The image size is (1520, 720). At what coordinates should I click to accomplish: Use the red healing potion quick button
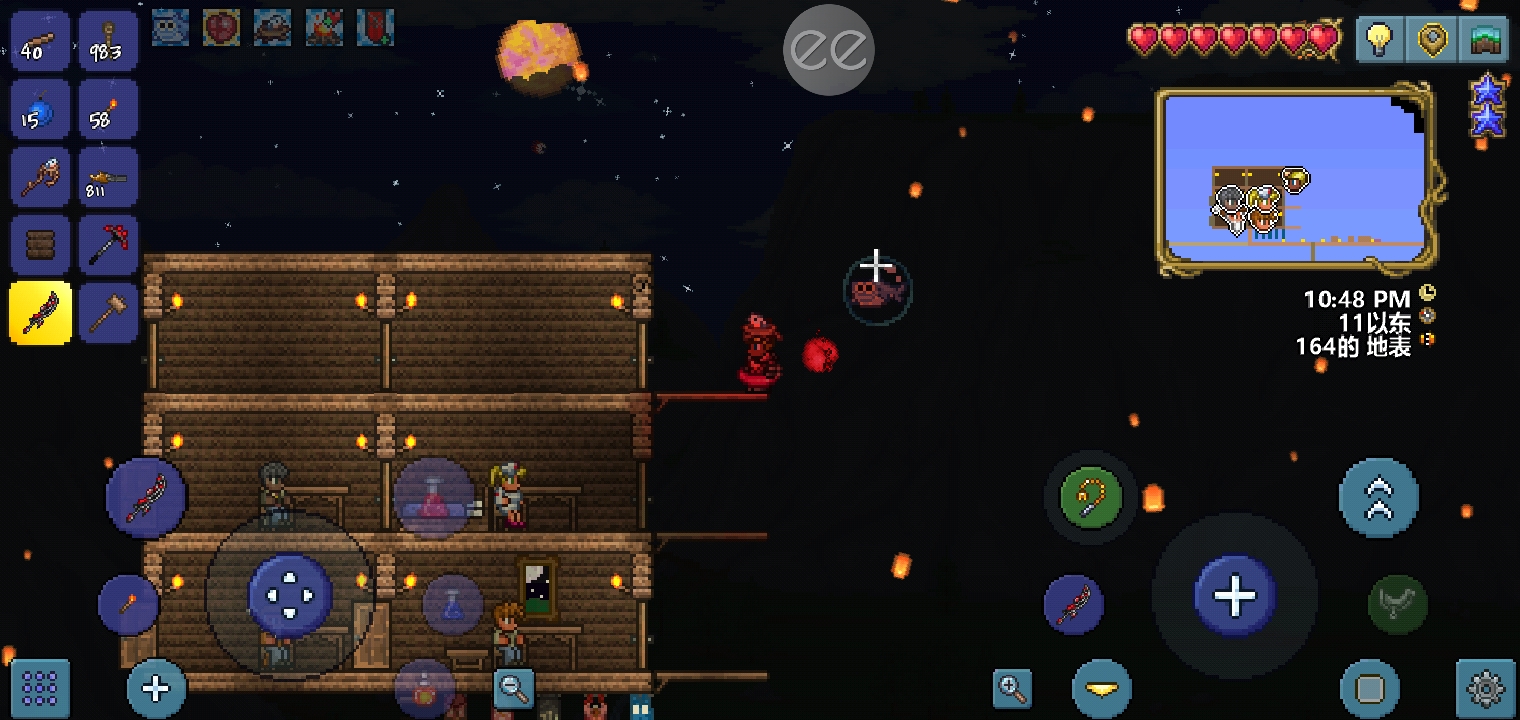pyautogui.click(x=433, y=498)
